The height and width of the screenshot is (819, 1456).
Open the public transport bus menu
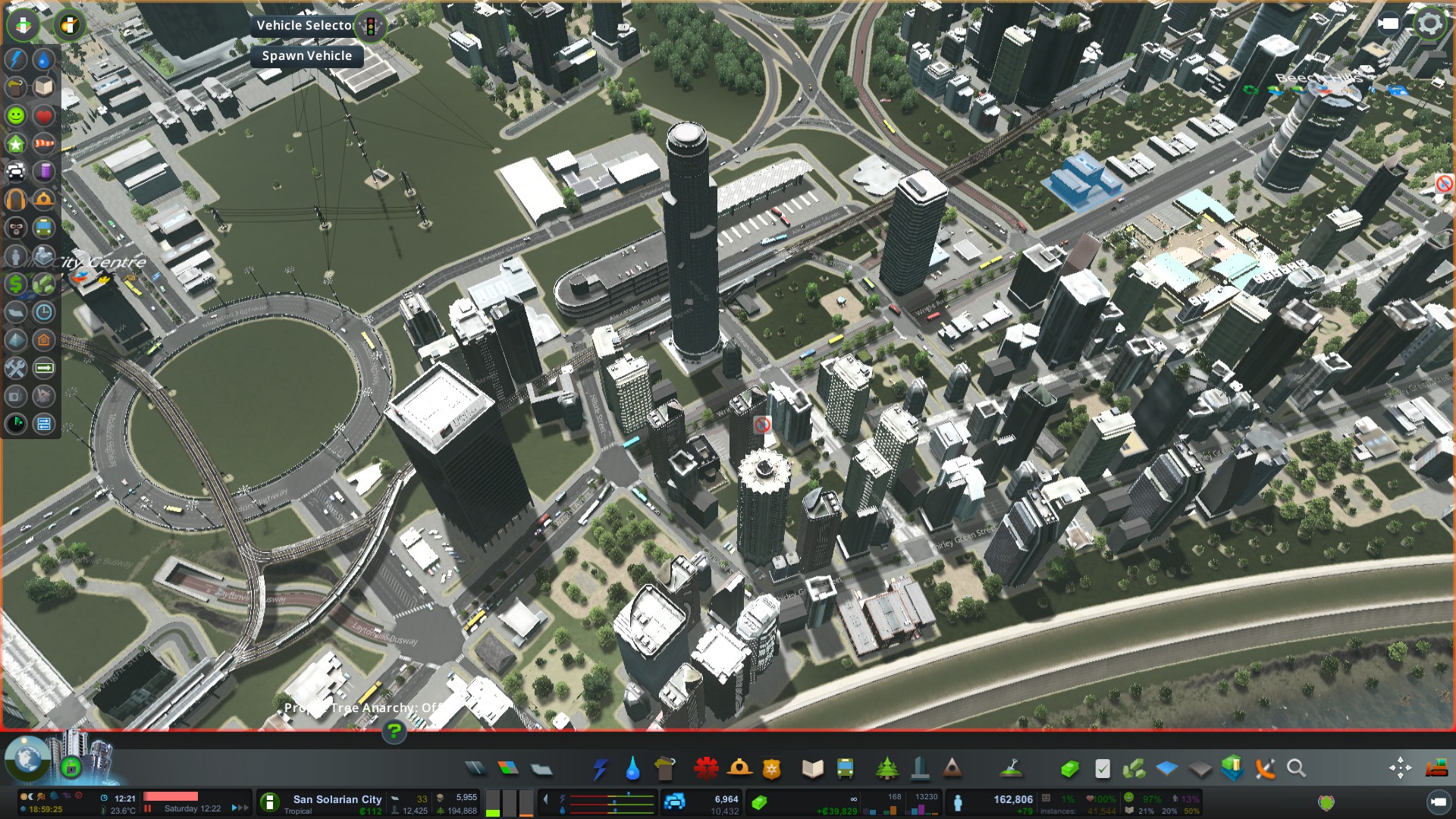[x=845, y=769]
